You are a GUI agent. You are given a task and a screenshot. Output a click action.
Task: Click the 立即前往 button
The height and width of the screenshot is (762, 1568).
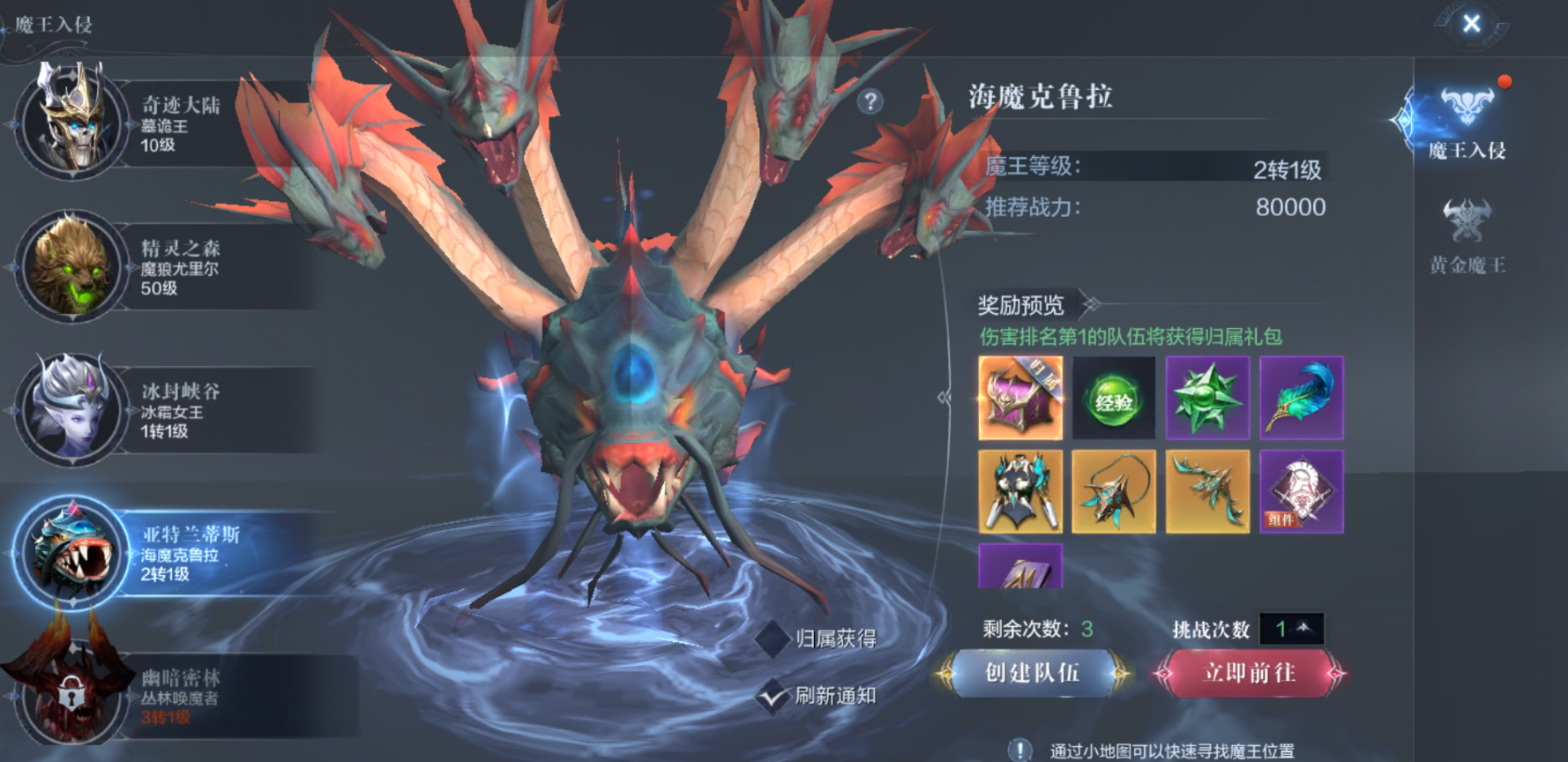tap(1249, 674)
